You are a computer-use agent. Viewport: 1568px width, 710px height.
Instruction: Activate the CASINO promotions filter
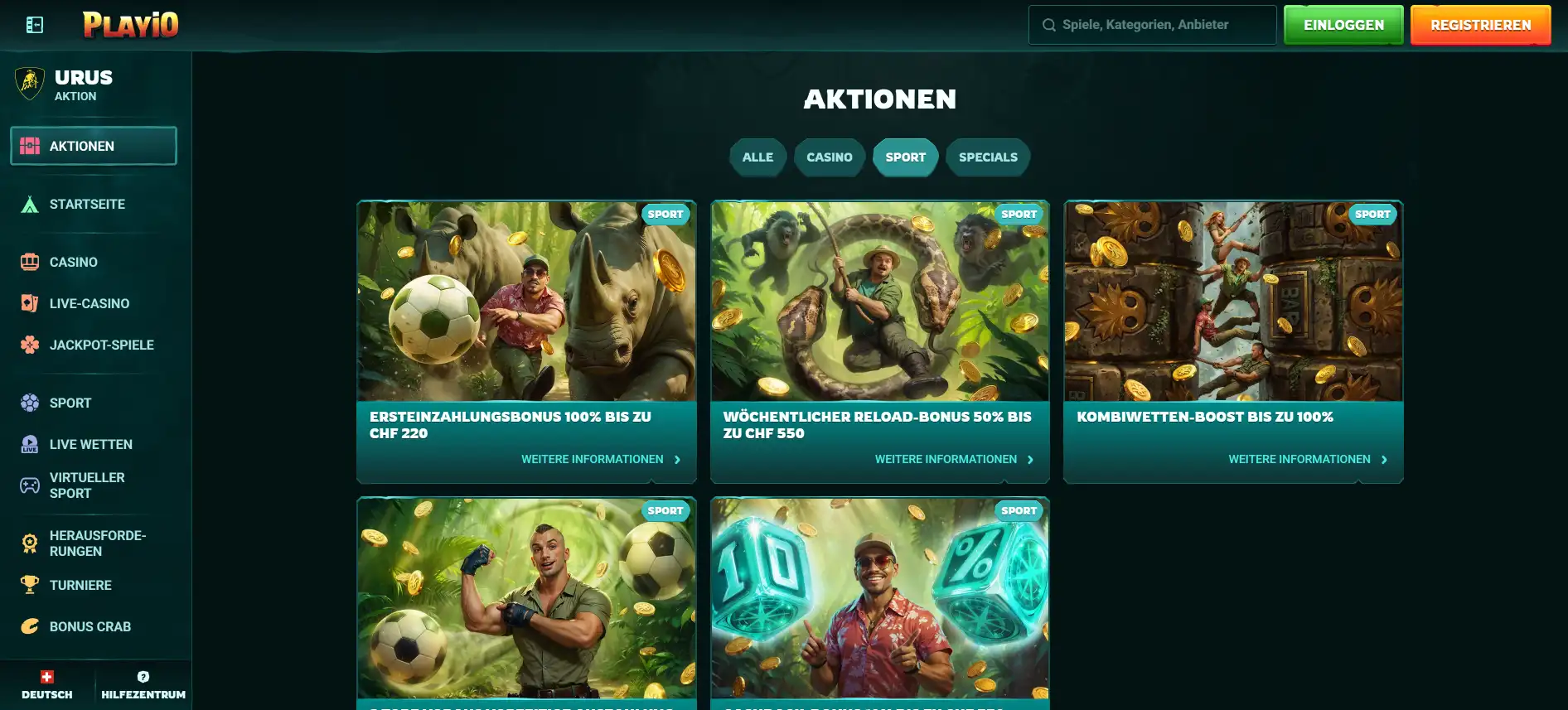pos(829,157)
